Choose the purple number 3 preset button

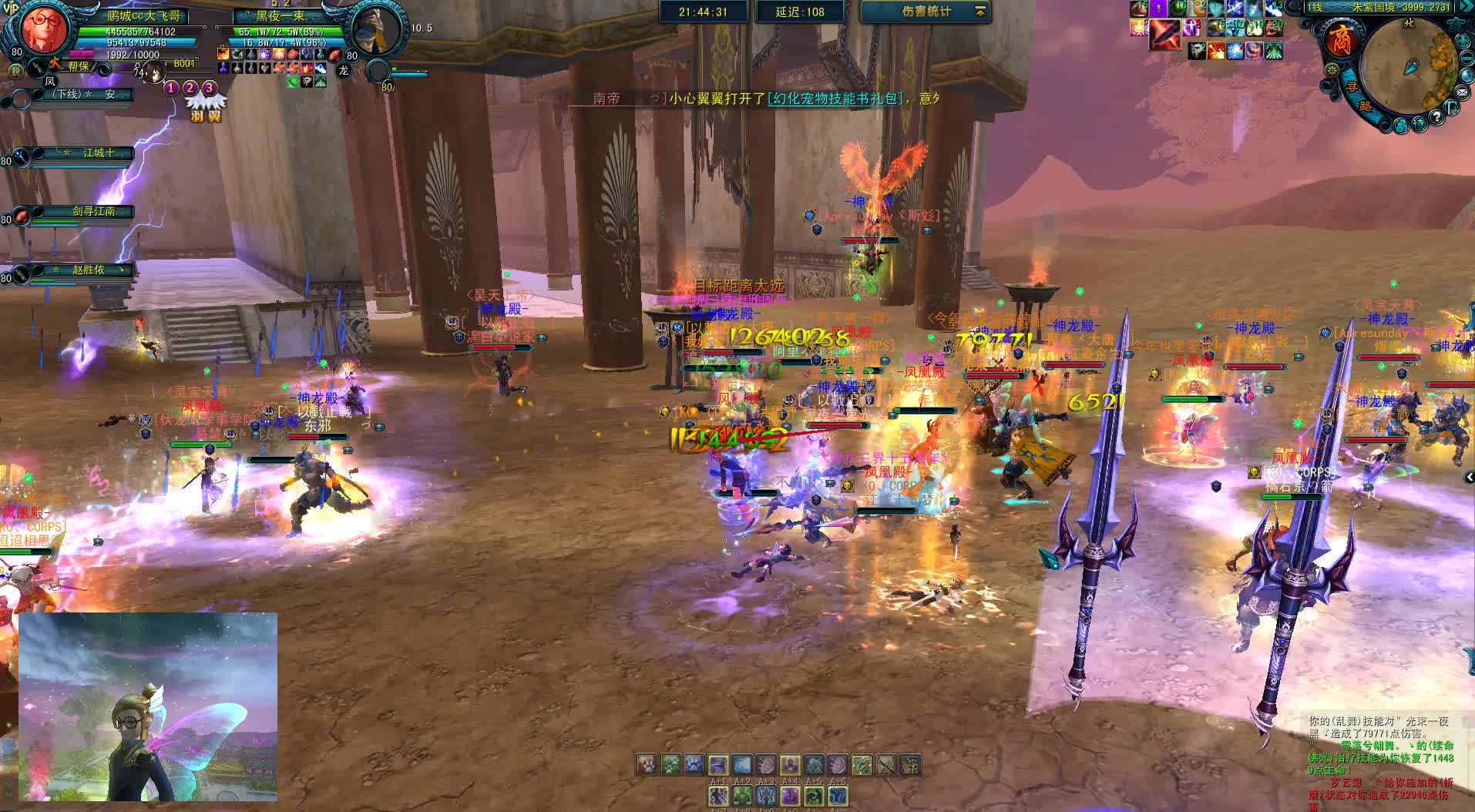point(209,88)
